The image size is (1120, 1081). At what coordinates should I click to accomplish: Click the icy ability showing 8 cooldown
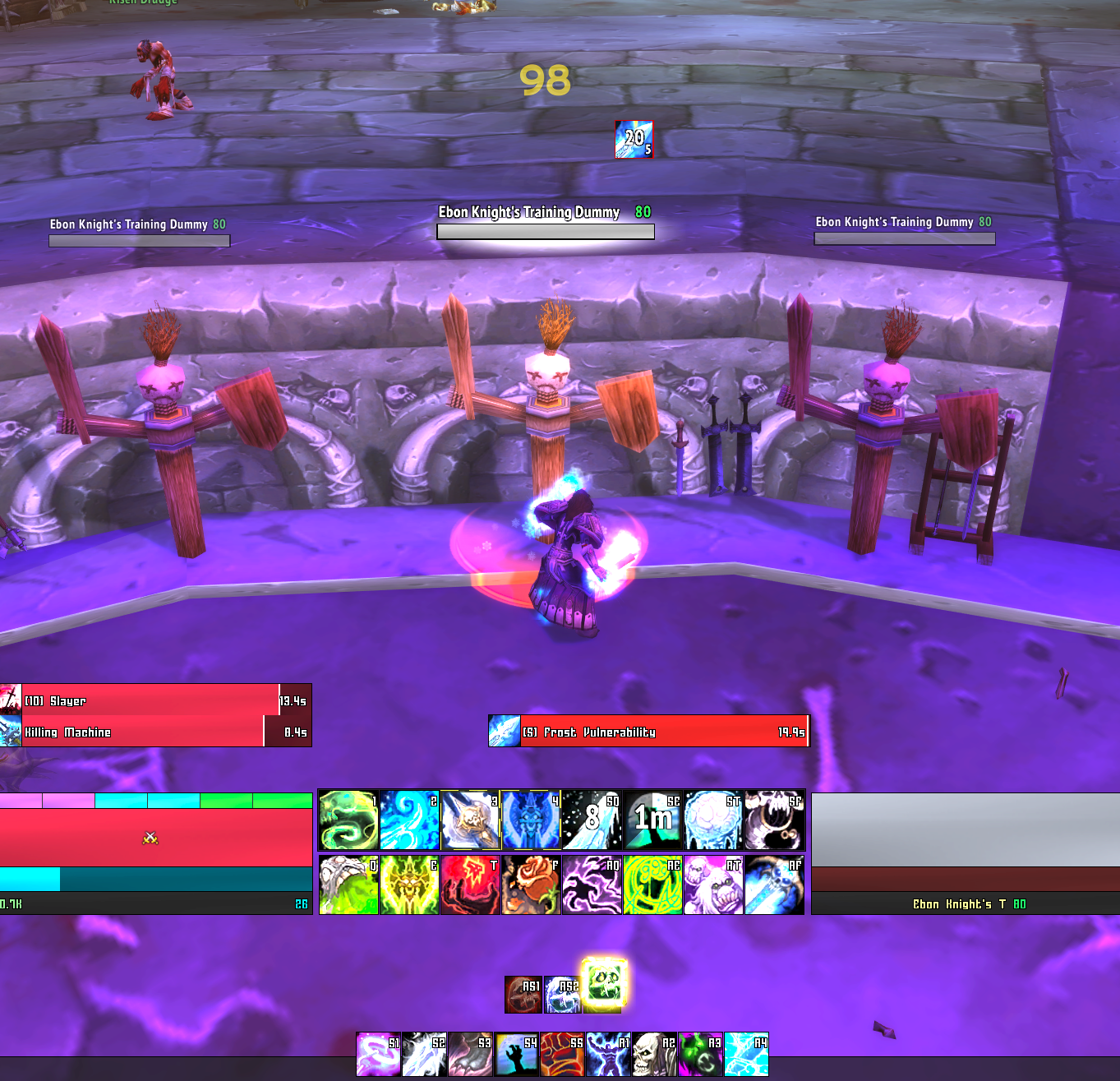pyautogui.click(x=592, y=820)
